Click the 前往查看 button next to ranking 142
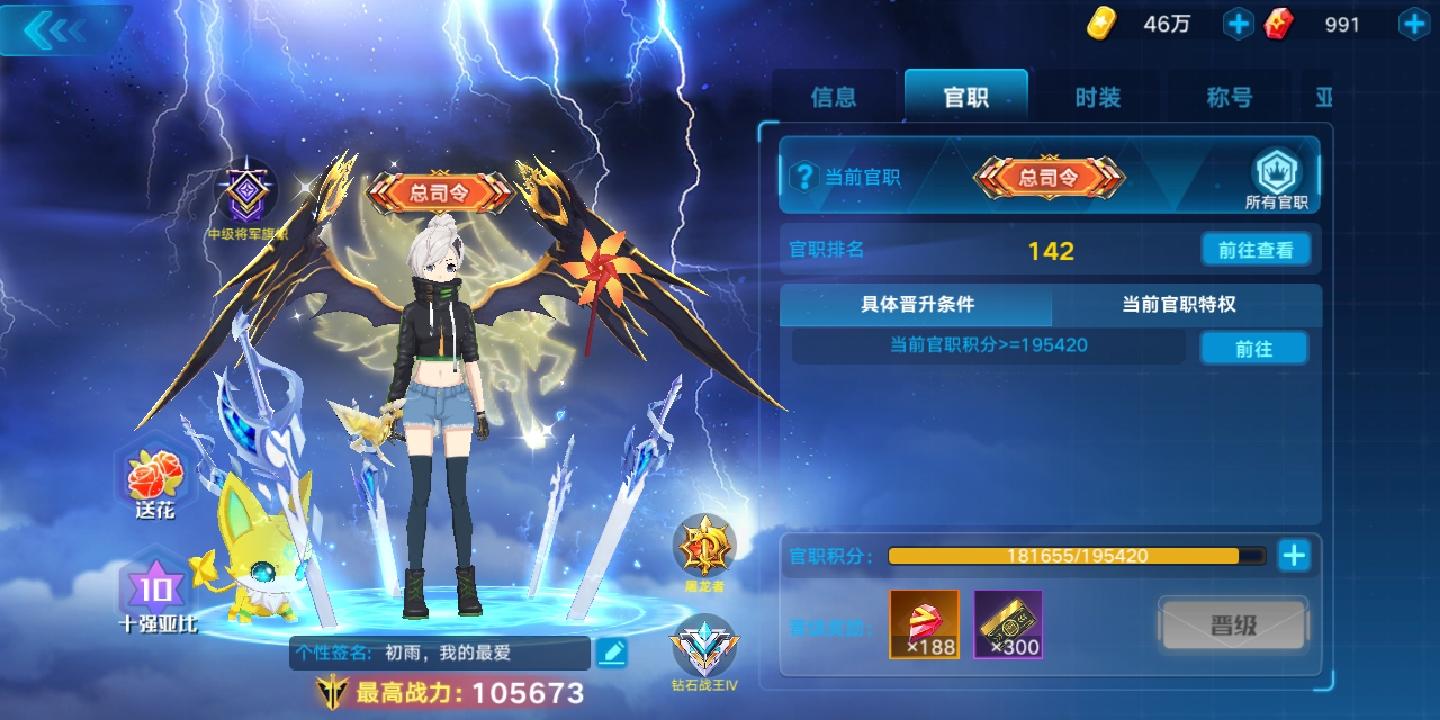1440x720 pixels. click(x=1256, y=249)
